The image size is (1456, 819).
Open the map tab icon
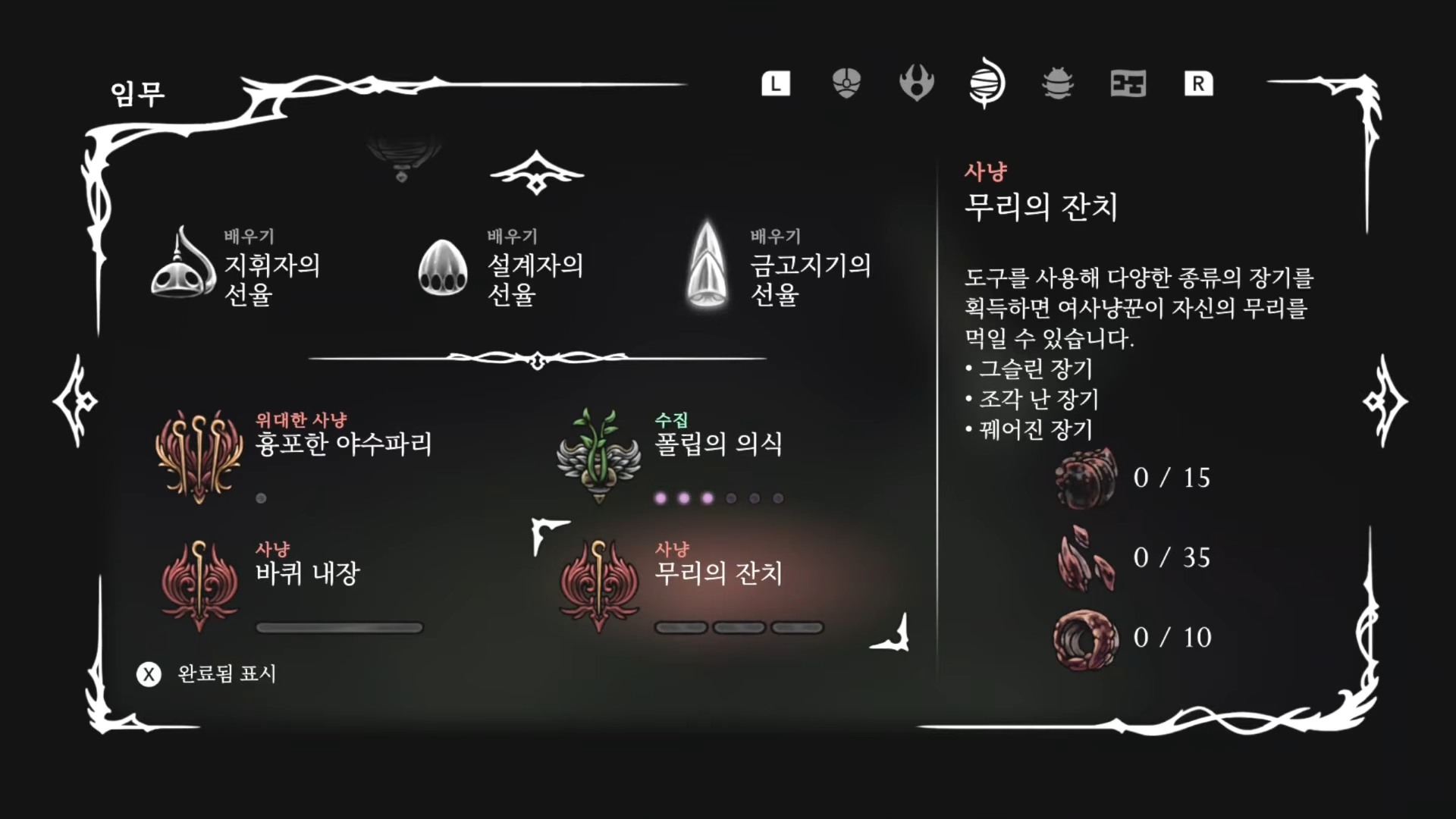point(1128,84)
